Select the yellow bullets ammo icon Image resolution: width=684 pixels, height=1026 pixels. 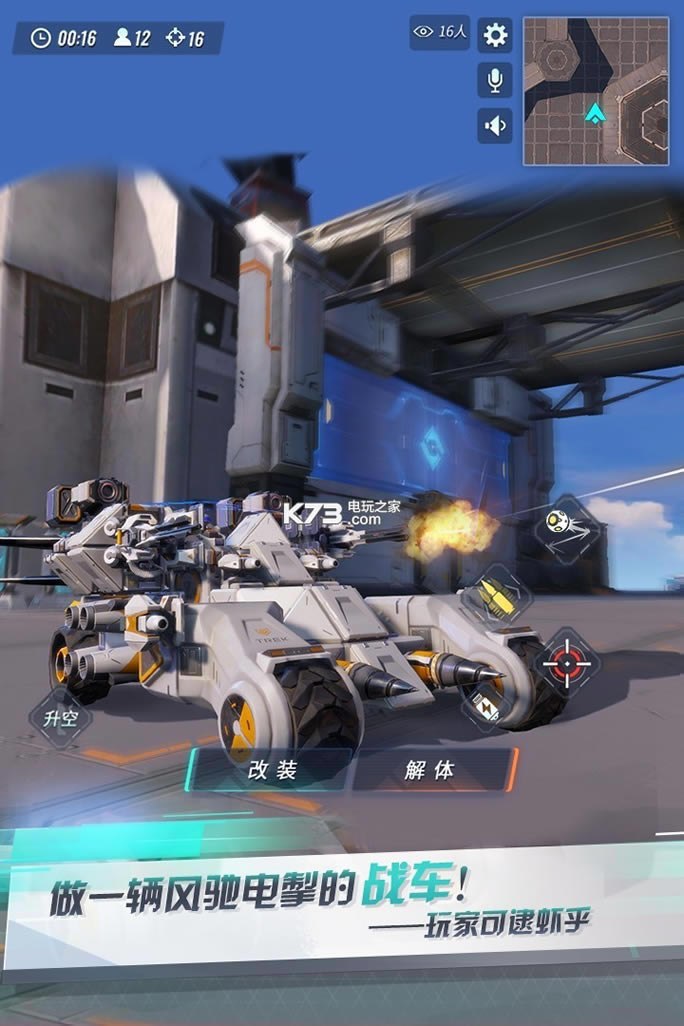point(495,597)
